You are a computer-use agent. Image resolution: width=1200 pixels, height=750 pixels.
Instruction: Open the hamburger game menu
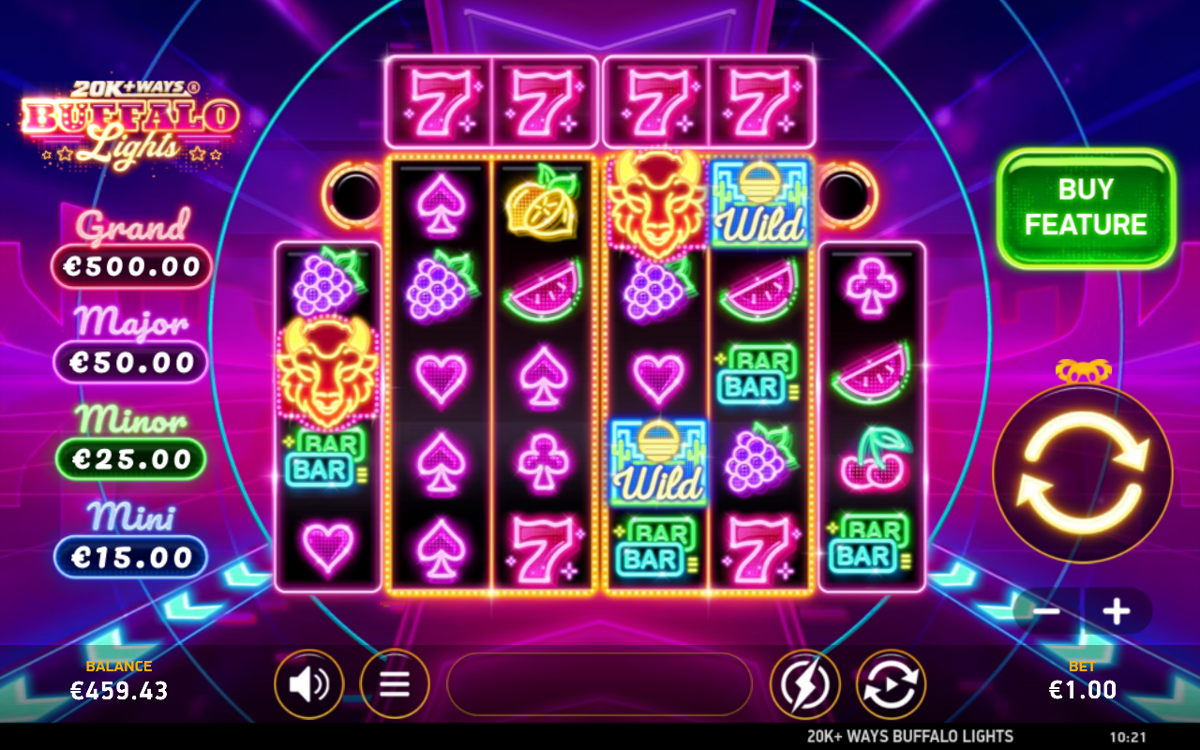[x=395, y=684]
